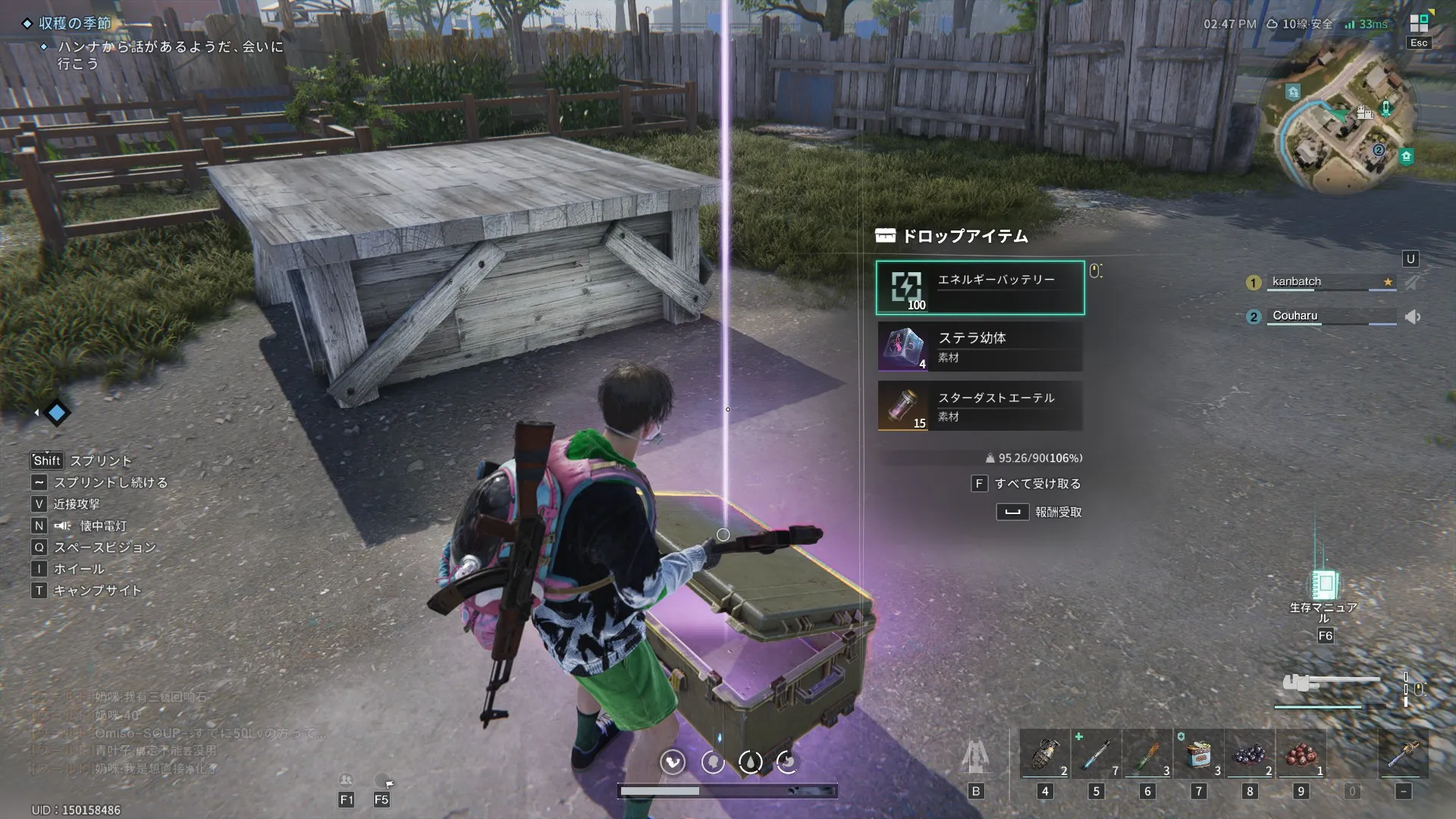
Task: Open the 生存マニュアル survival manual icon
Action: point(1324,585)
